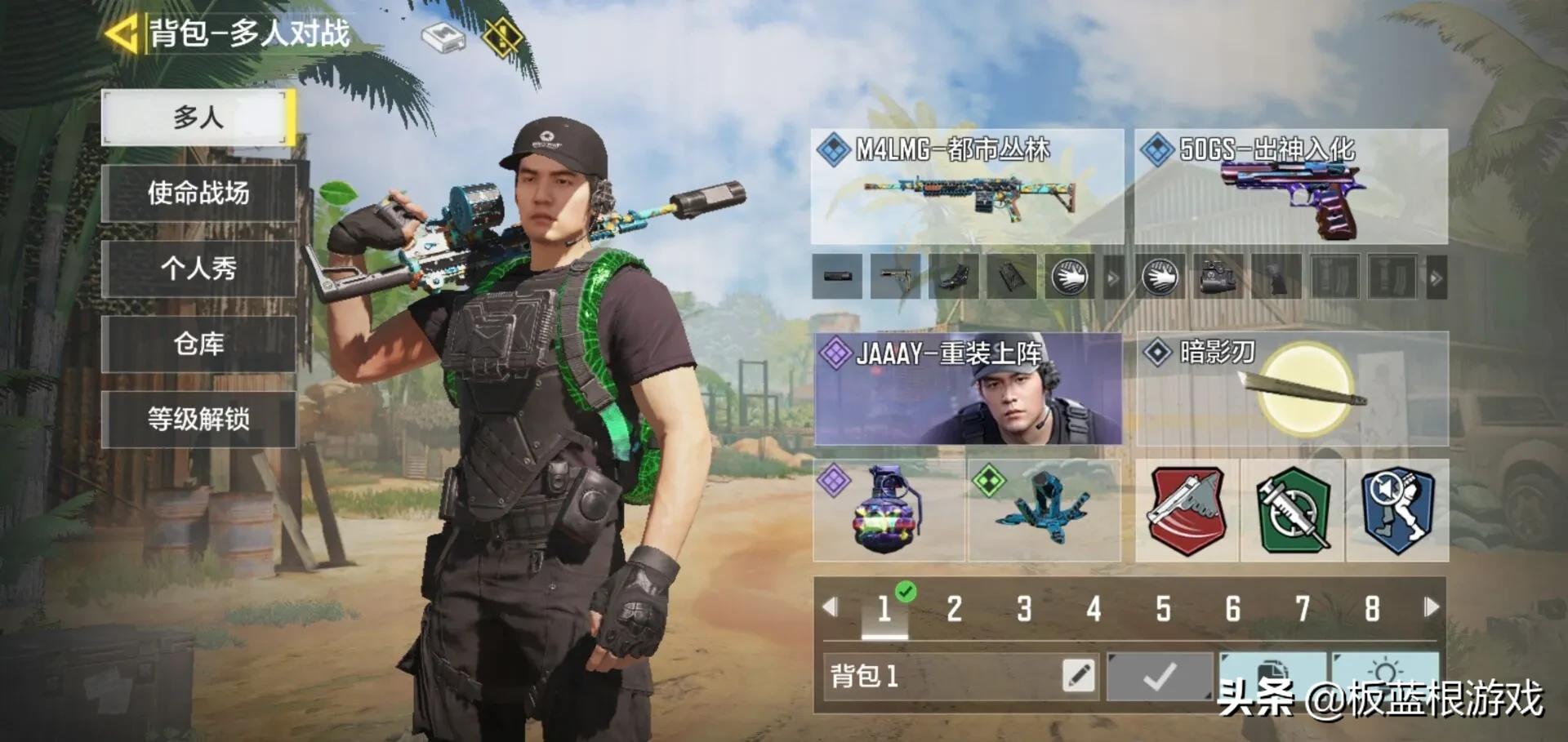
Task: Select the M4LMG primary weapon slot
Action: pyautogui.click(x=967, y=186)
